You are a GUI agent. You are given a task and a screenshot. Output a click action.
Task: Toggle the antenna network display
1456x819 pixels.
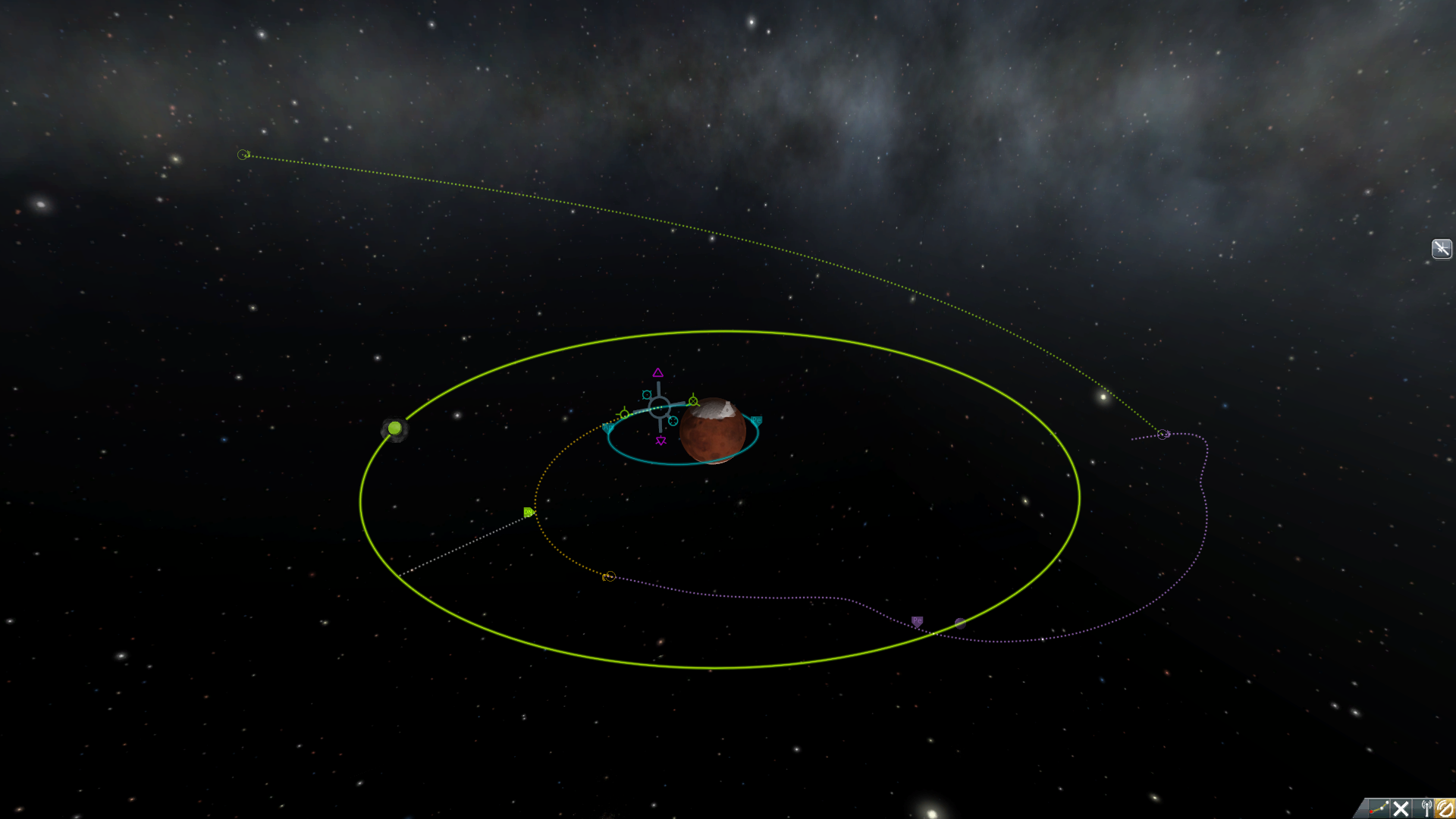[x=1426, y=808]
